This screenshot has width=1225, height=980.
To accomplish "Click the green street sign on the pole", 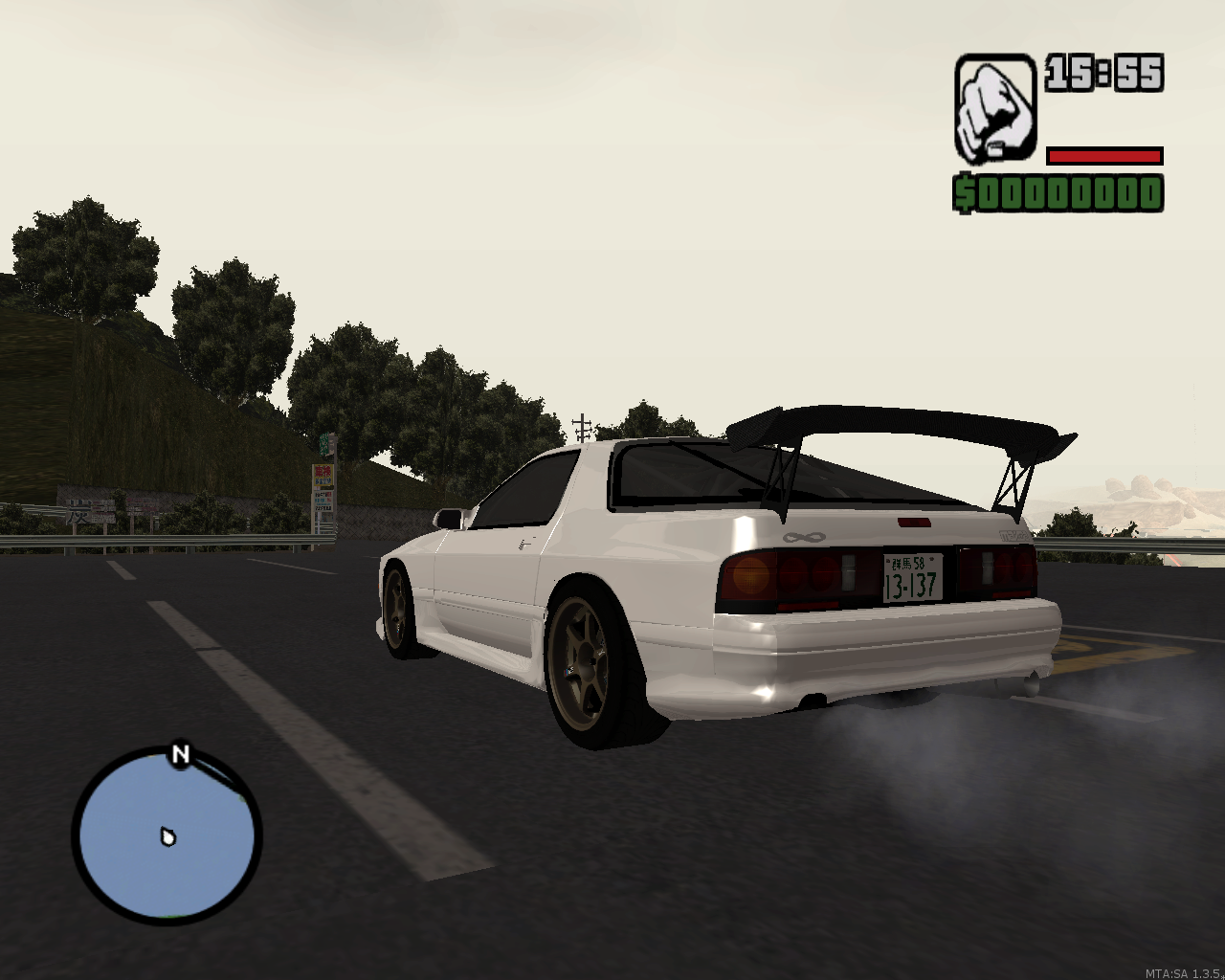I will click(x=325, y=445).
